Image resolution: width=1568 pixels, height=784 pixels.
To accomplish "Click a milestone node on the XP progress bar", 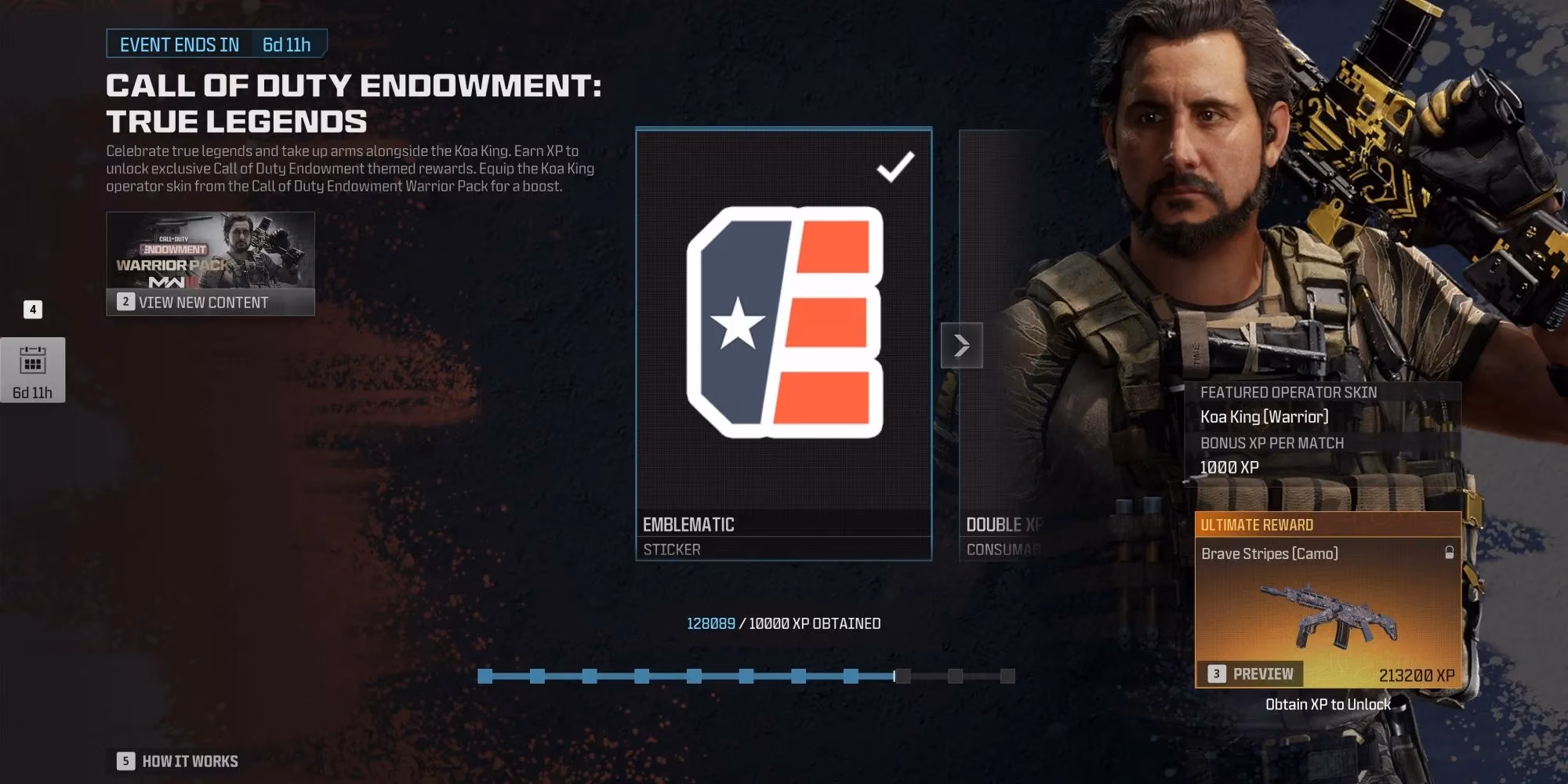I will coord(694,674).
